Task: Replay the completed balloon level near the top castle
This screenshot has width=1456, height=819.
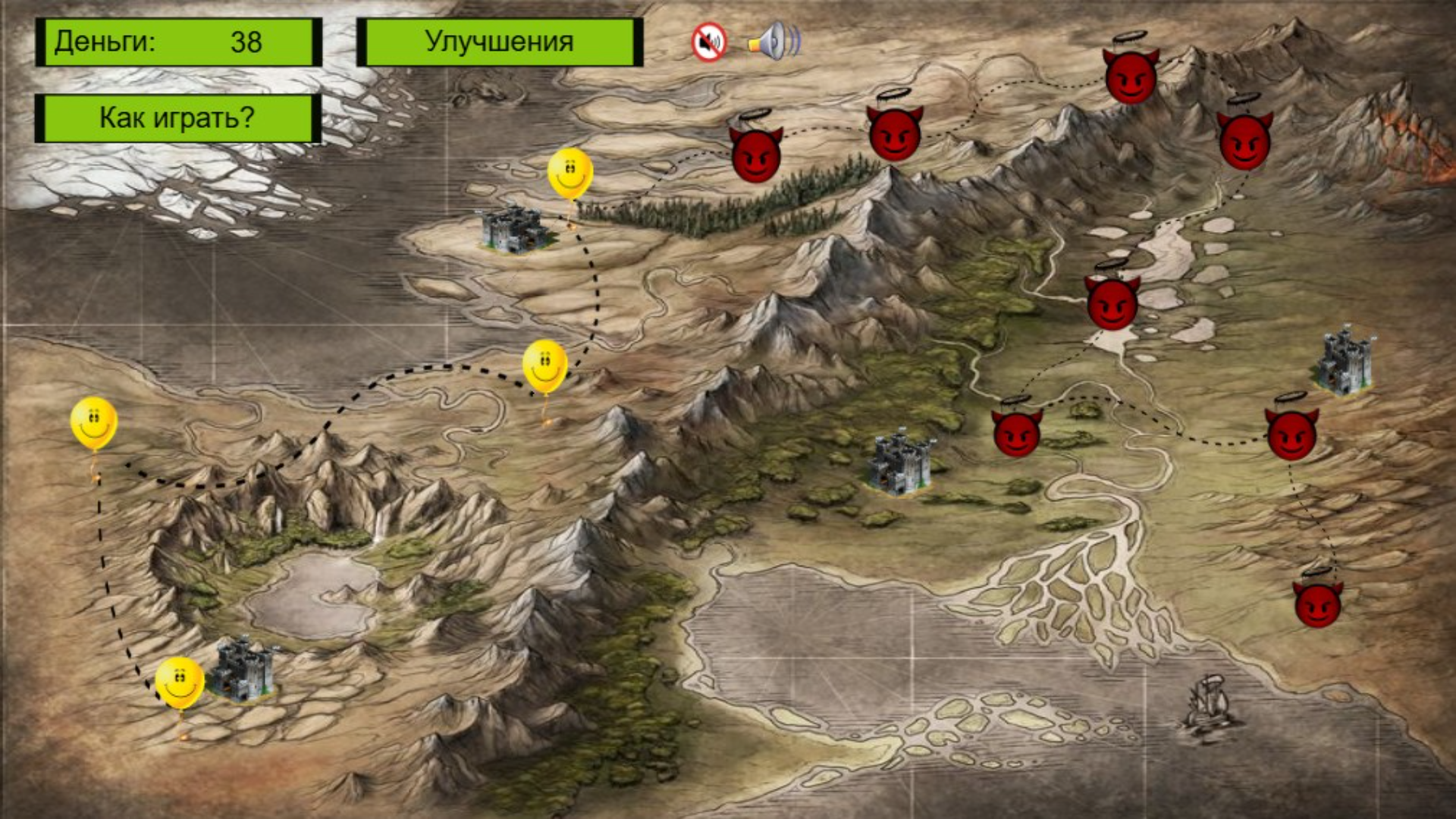Action: tap(569, 174)
